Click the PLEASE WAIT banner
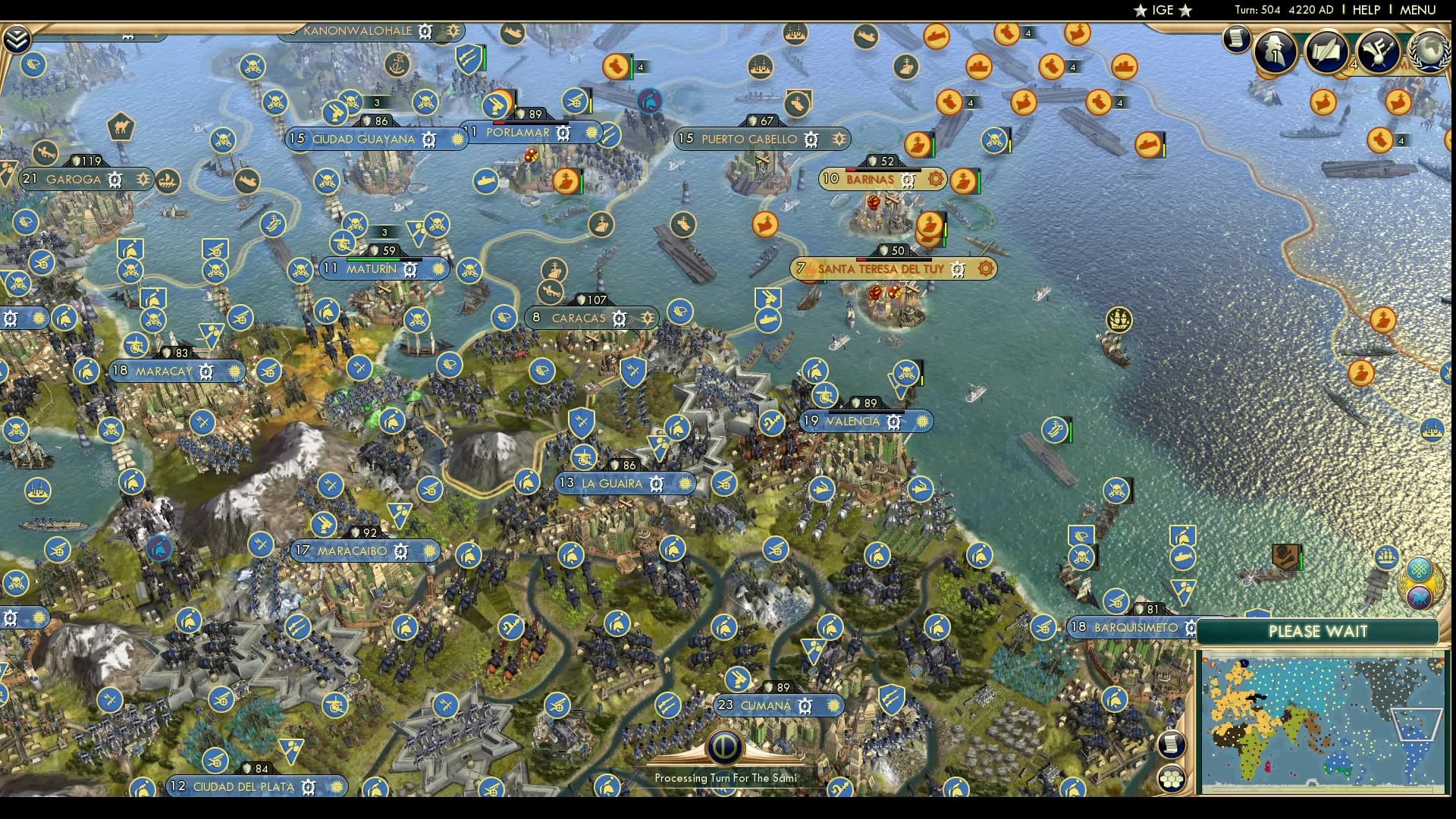 coord(1319,631)
